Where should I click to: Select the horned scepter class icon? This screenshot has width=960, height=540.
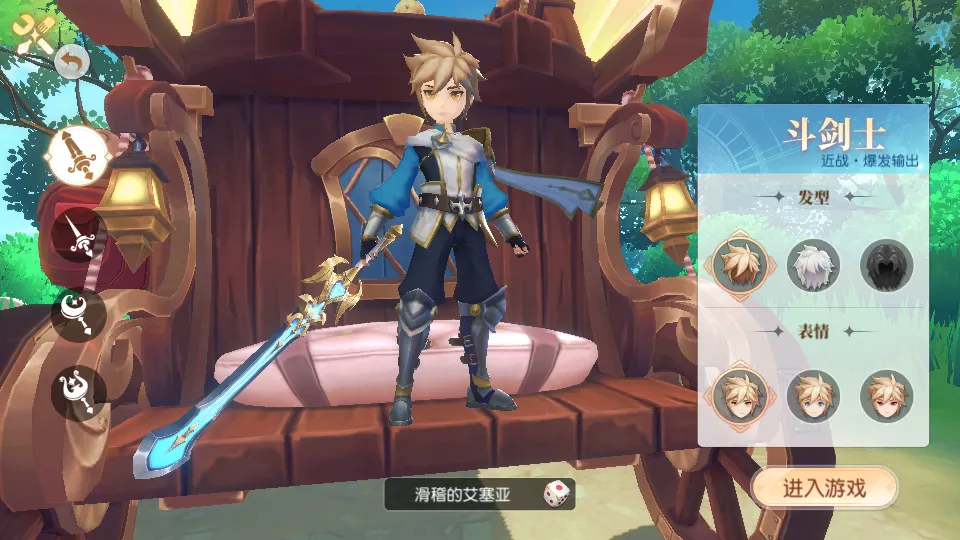(x=78, y=391)
